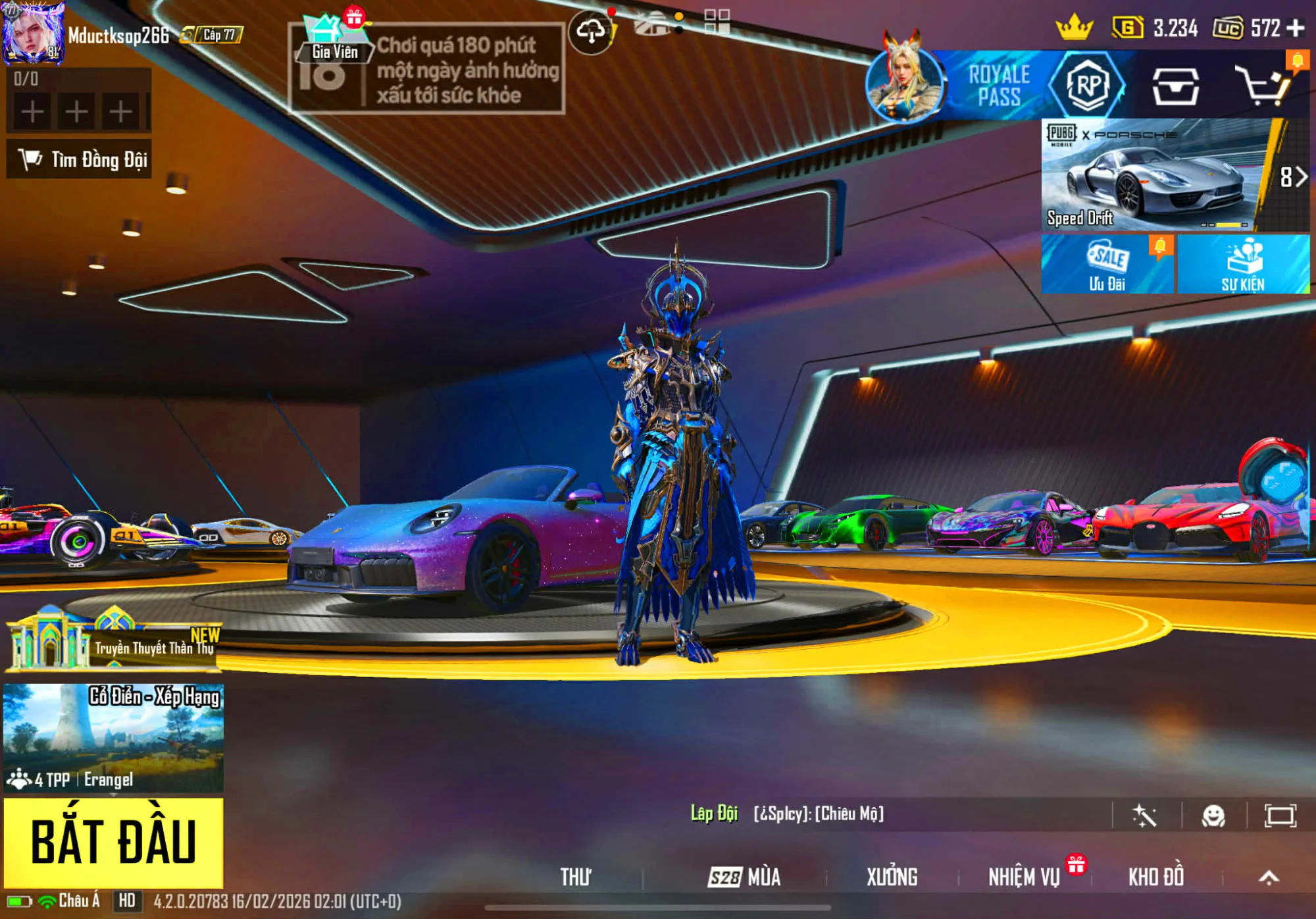Screen dimensions: 1316x919
Task: Open the S28 MÙA season menu
Action: tap(744, 877)
